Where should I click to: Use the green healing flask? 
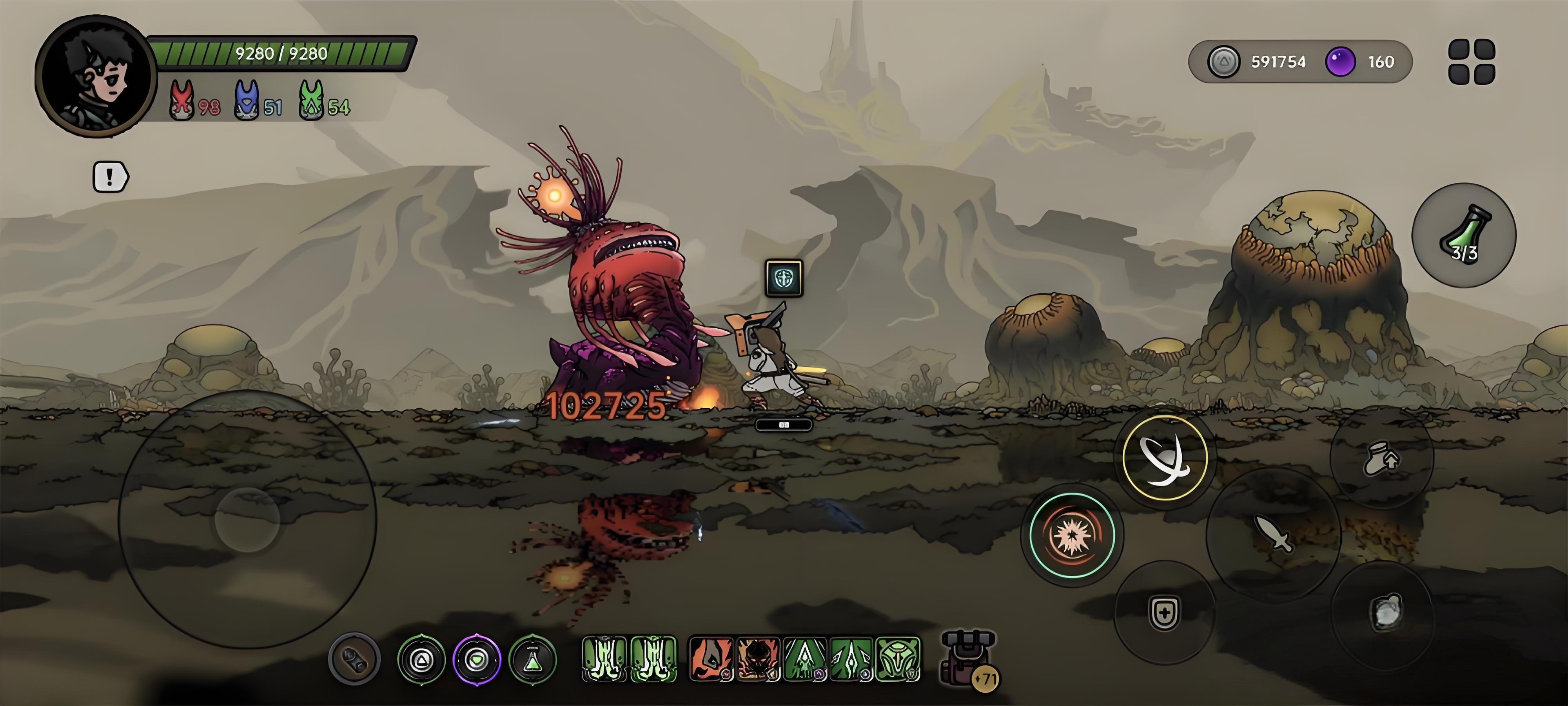click(1463, 235)
